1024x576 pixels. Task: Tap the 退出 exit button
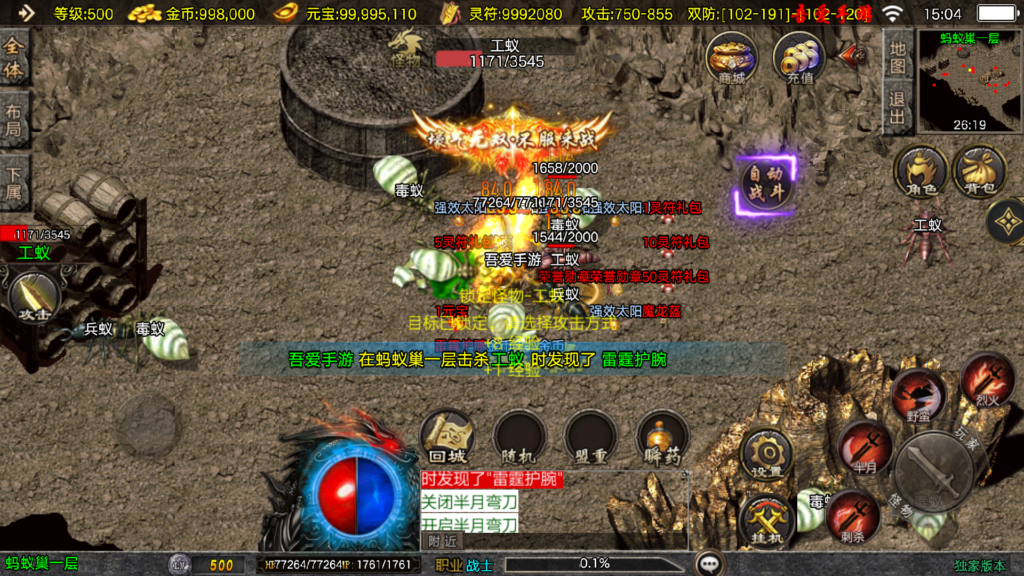(897, 108)
